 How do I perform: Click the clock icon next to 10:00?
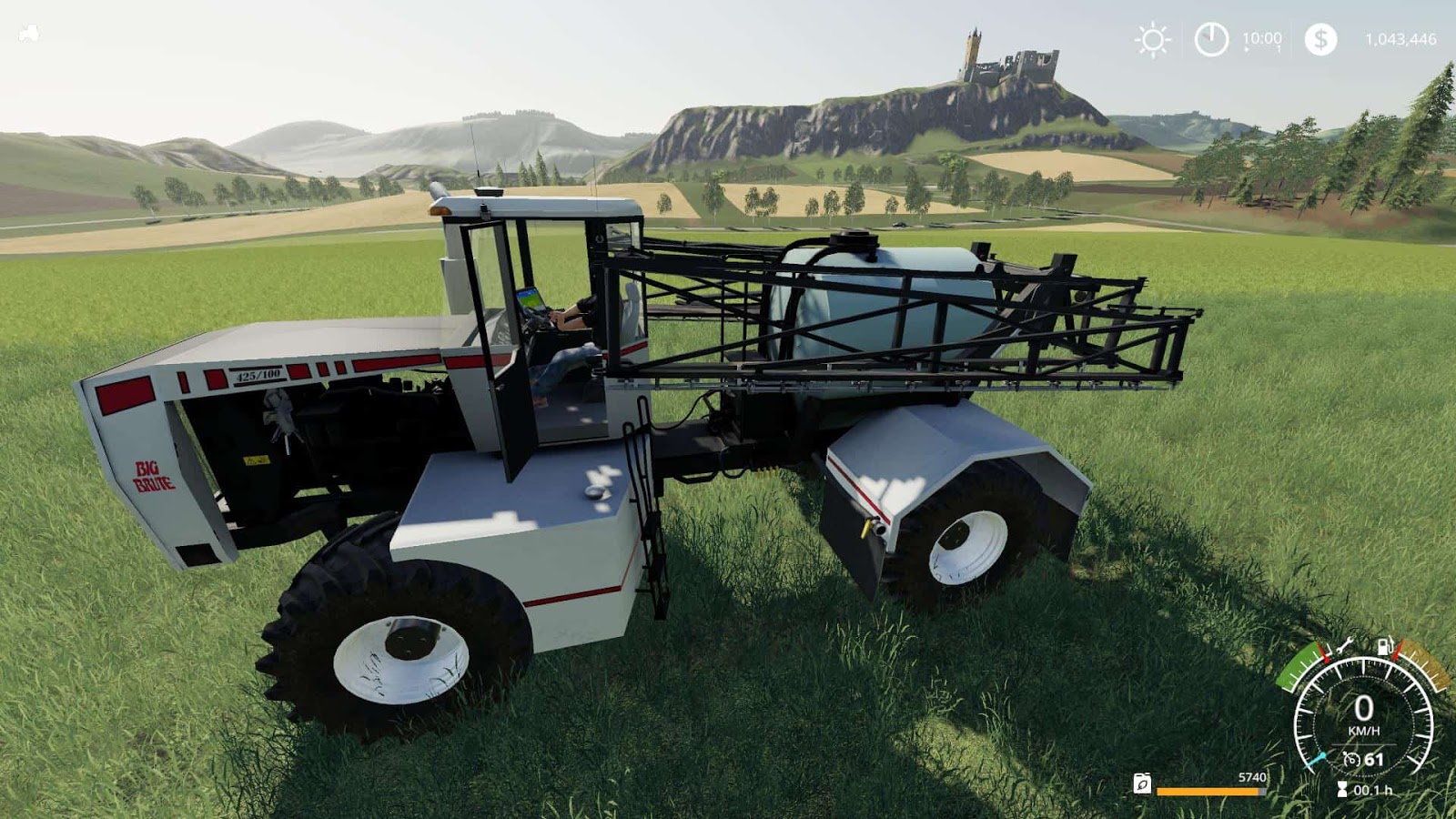pos(1210,40)
